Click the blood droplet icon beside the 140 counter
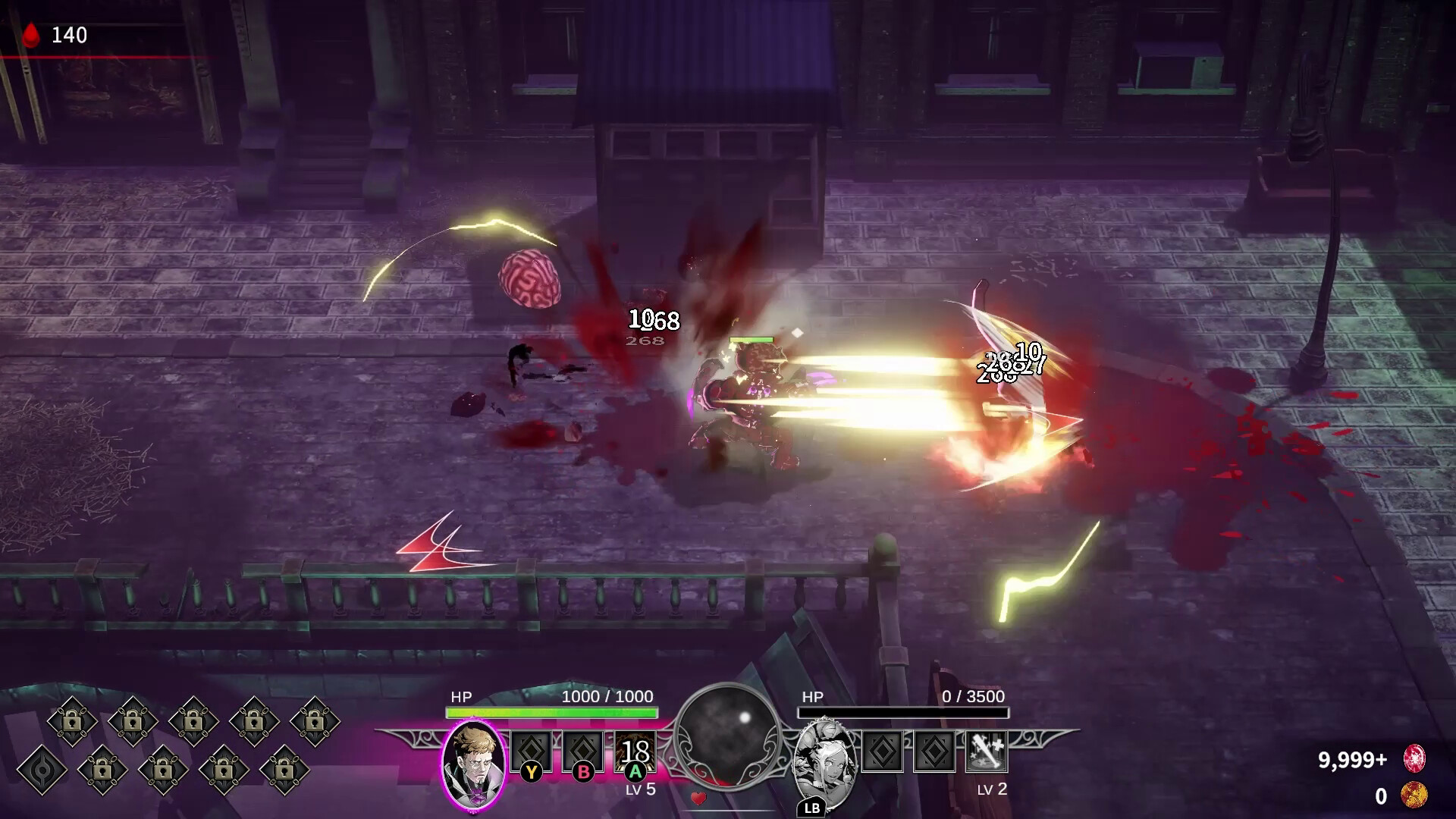 pyautogui.click(x=31, y=33)
